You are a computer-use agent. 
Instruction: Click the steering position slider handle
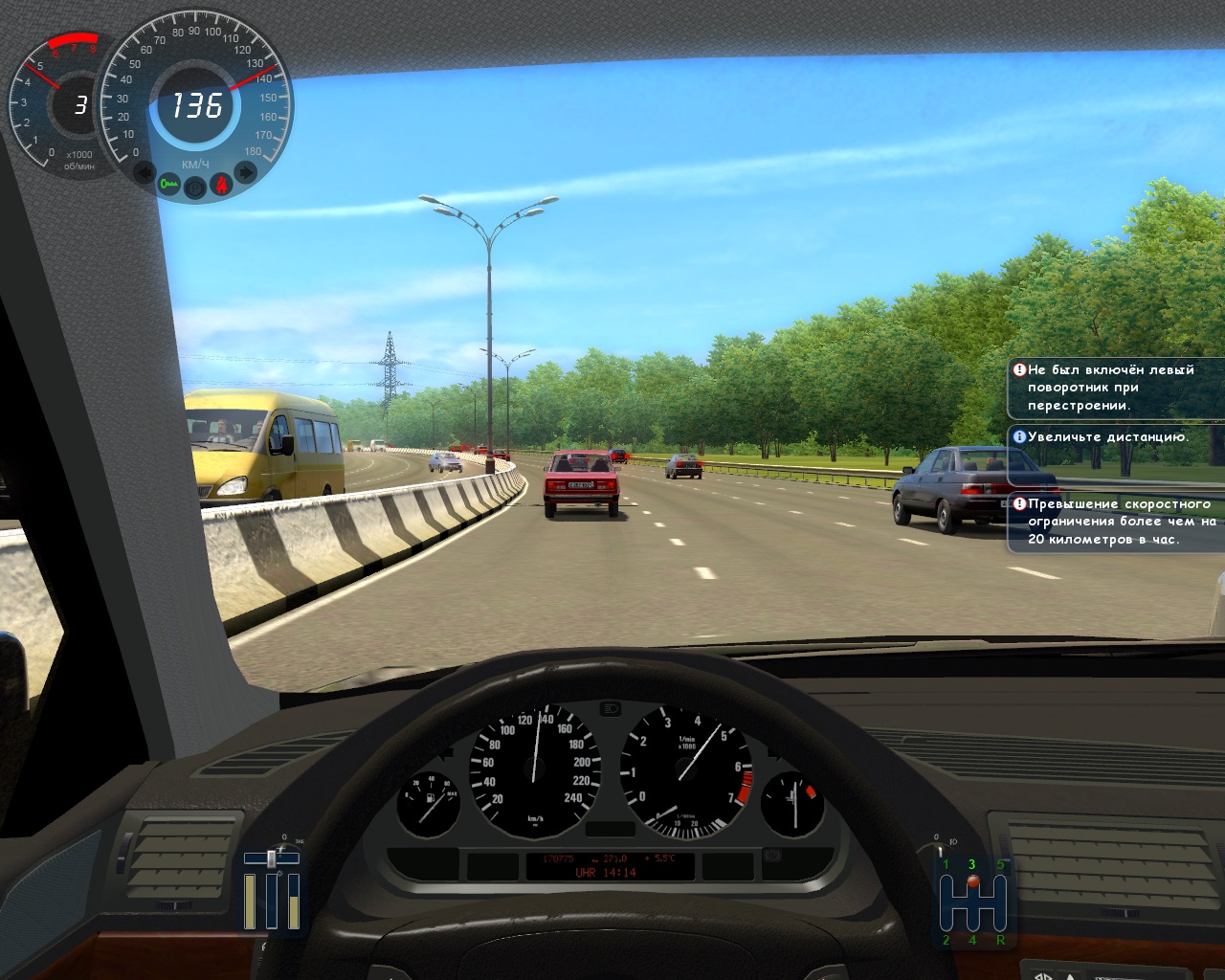(x=272, y=858)
